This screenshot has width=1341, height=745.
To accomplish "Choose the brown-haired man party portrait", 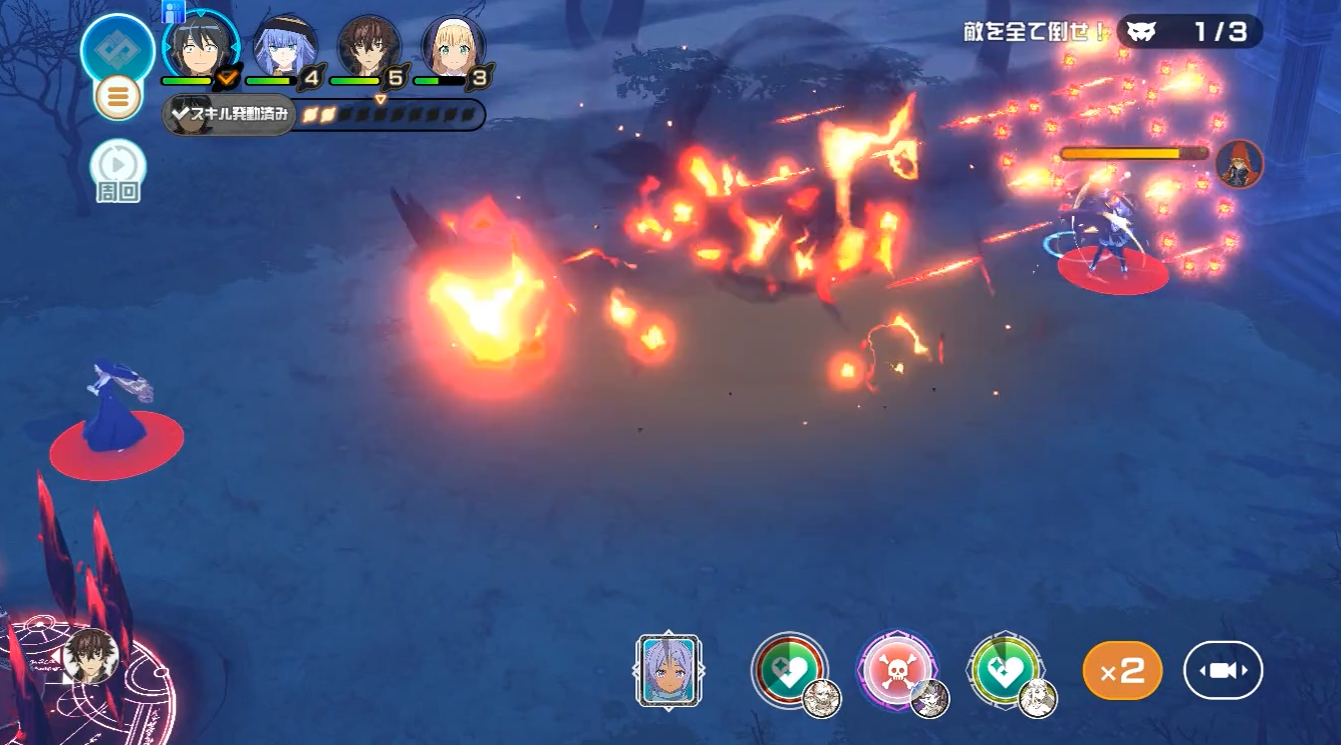I will (369, 47).
